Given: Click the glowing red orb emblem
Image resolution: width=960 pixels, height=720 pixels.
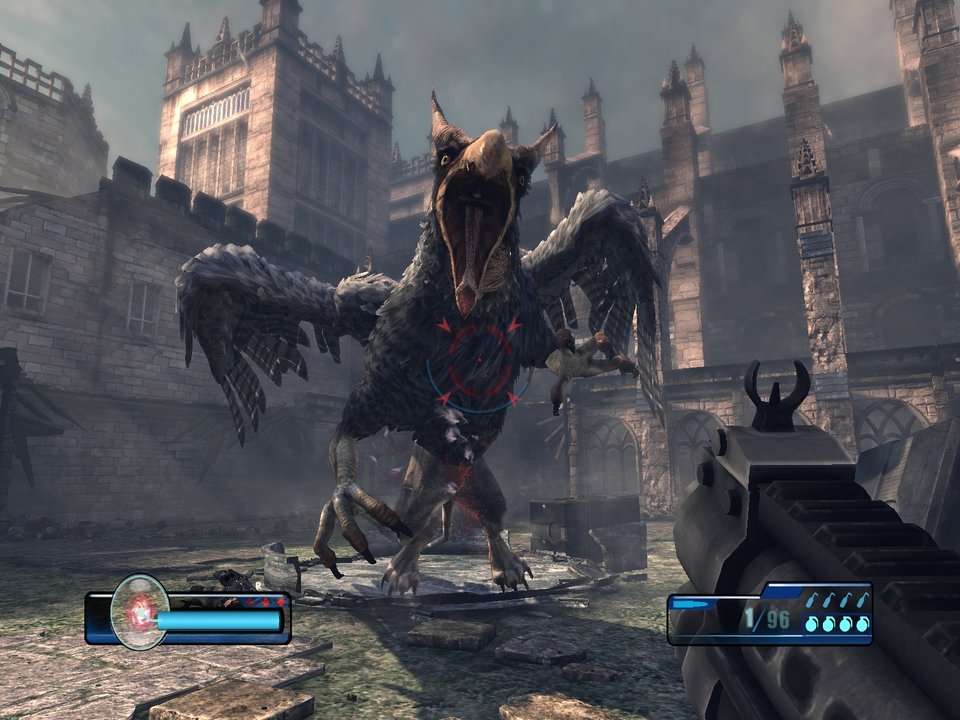Looking at the screenshot, I should coord(139,611).
